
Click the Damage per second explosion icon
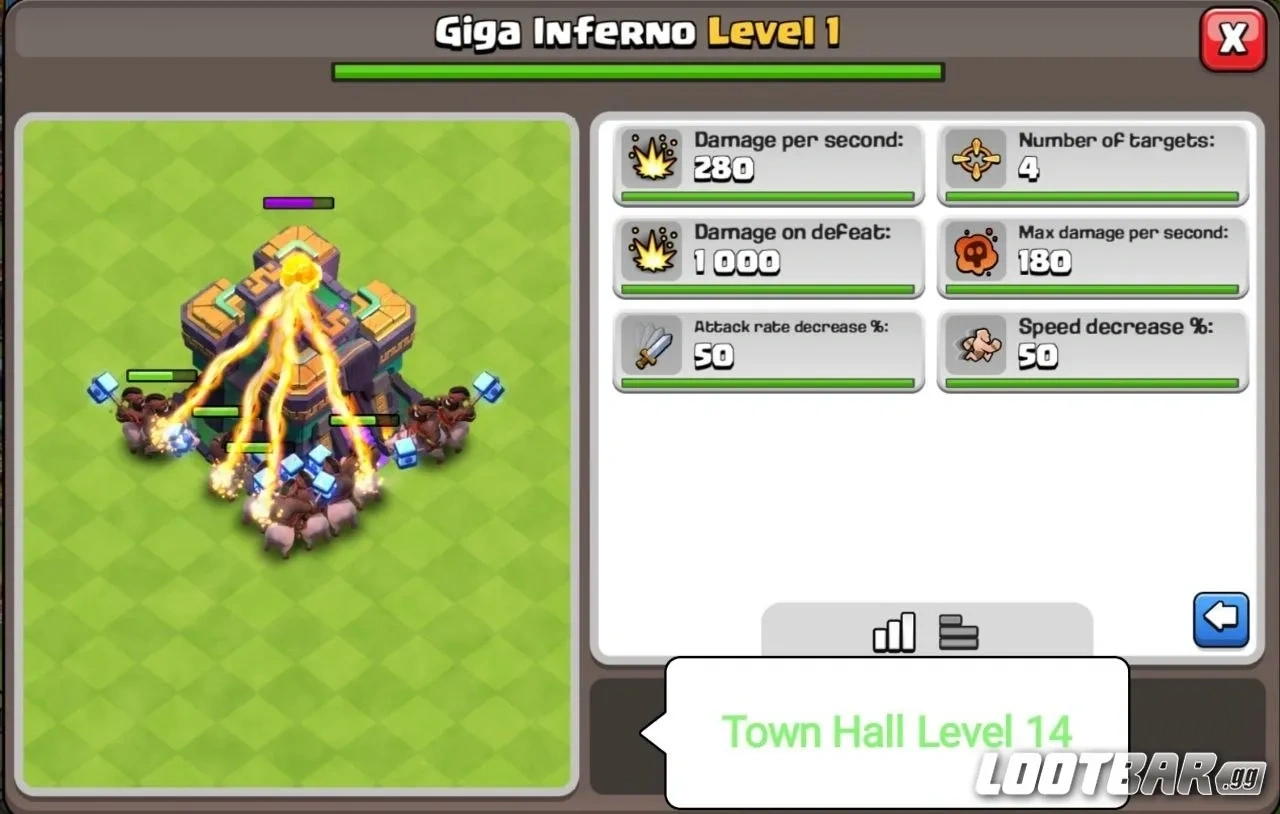pyautogui.click(x=651, y=158)
